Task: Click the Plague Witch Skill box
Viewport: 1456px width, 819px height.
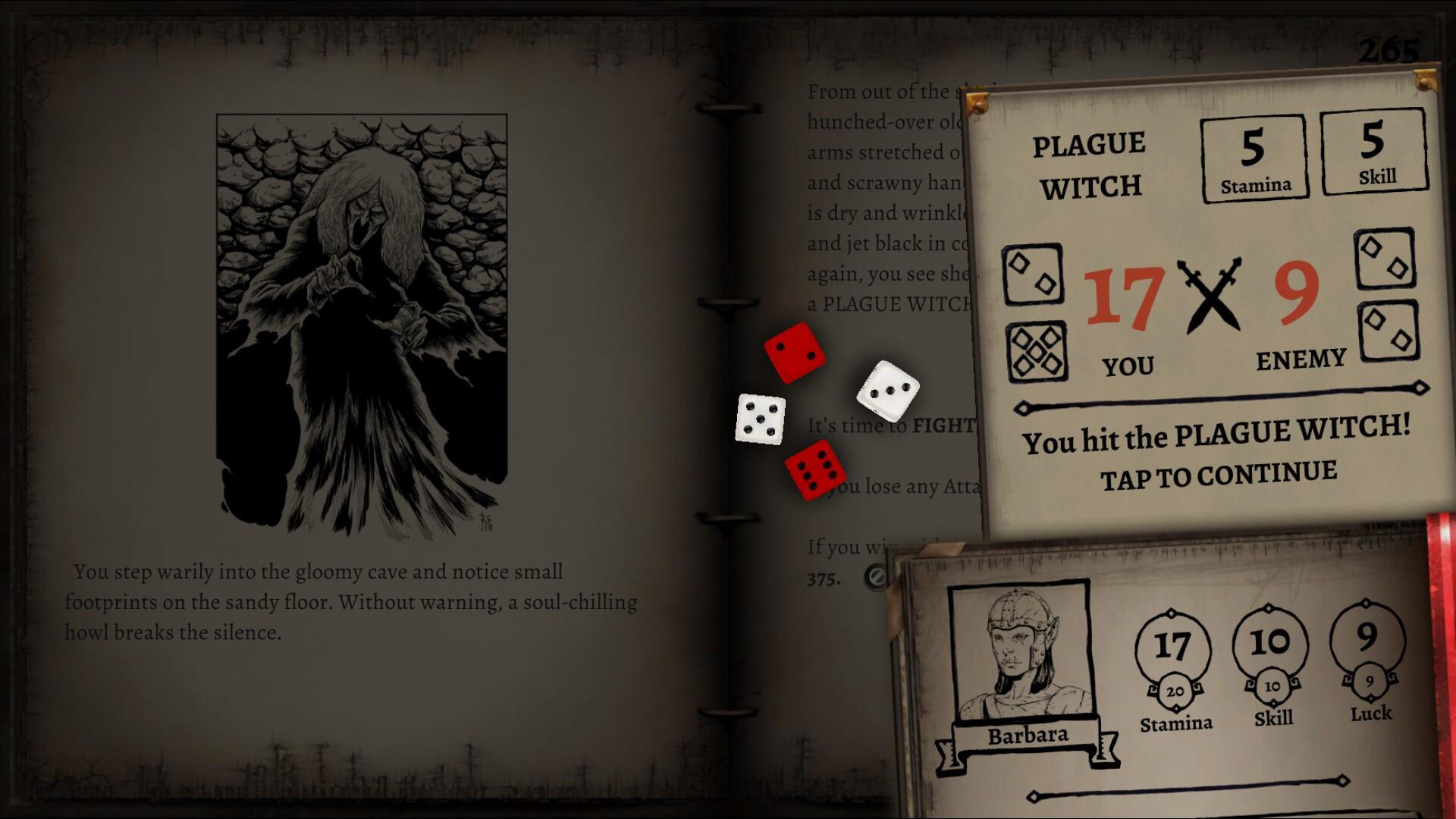Action: pyautogui.click(x=1375, y=152)
